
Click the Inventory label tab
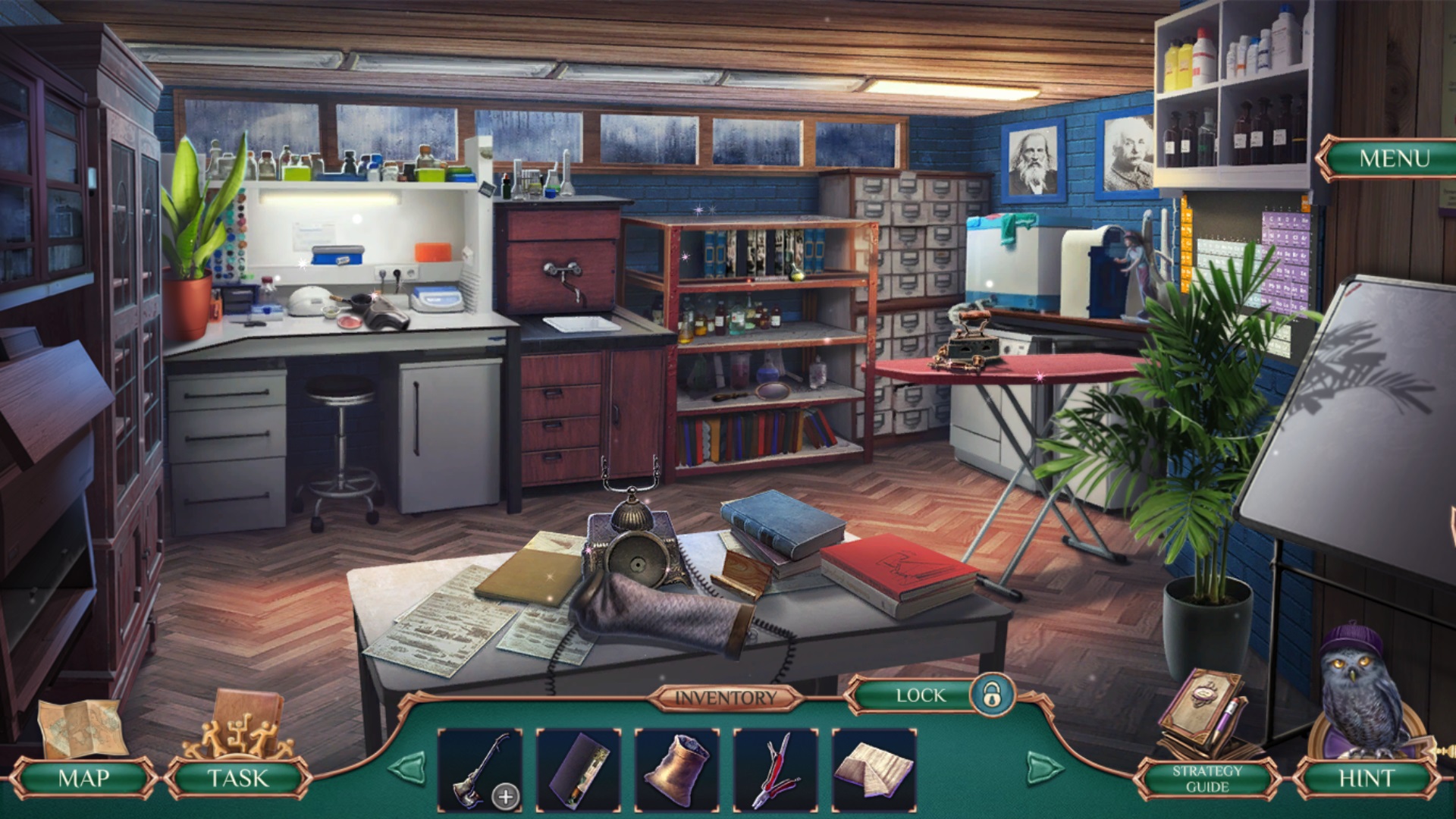pyautogui.click(x=726, y=698)
